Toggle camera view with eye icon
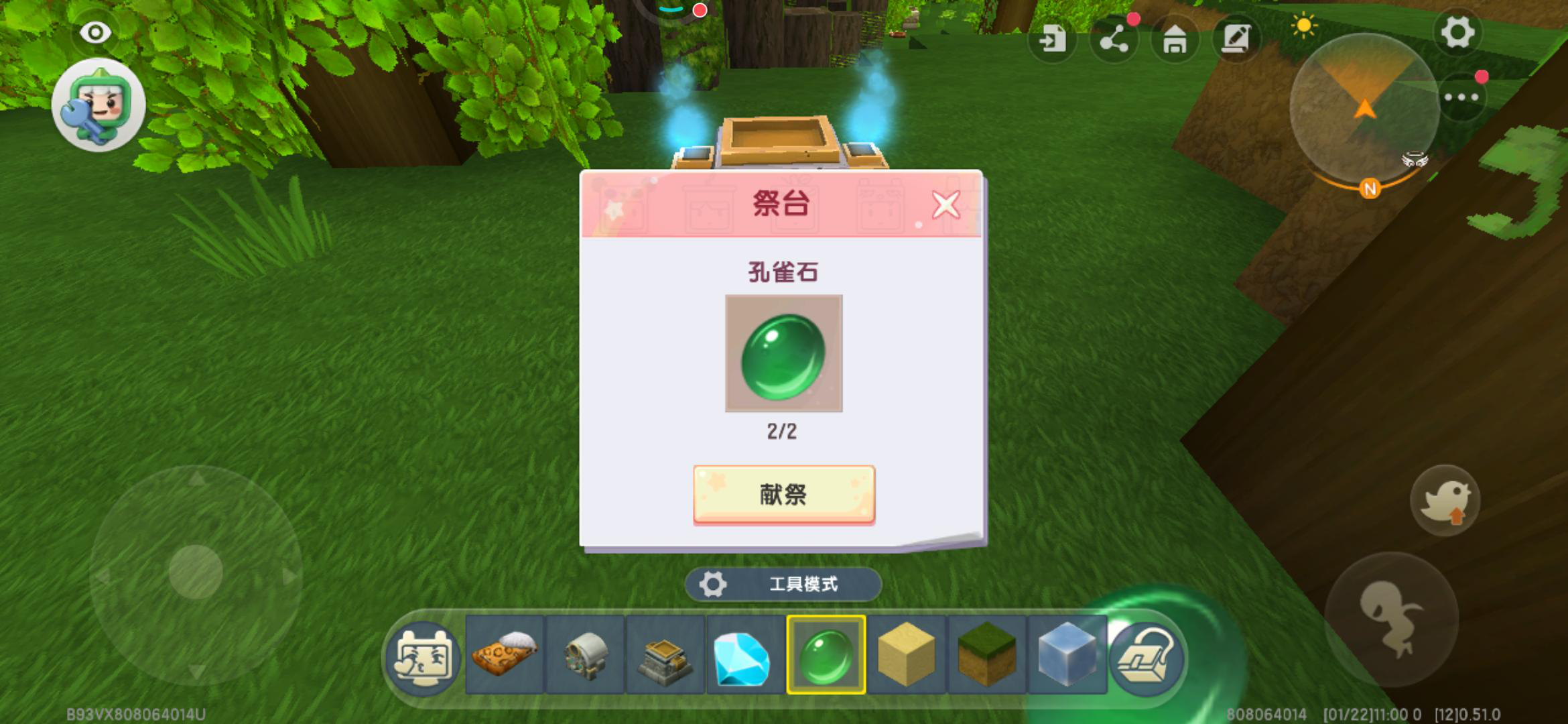1568x724 pixels. (94, 31)
